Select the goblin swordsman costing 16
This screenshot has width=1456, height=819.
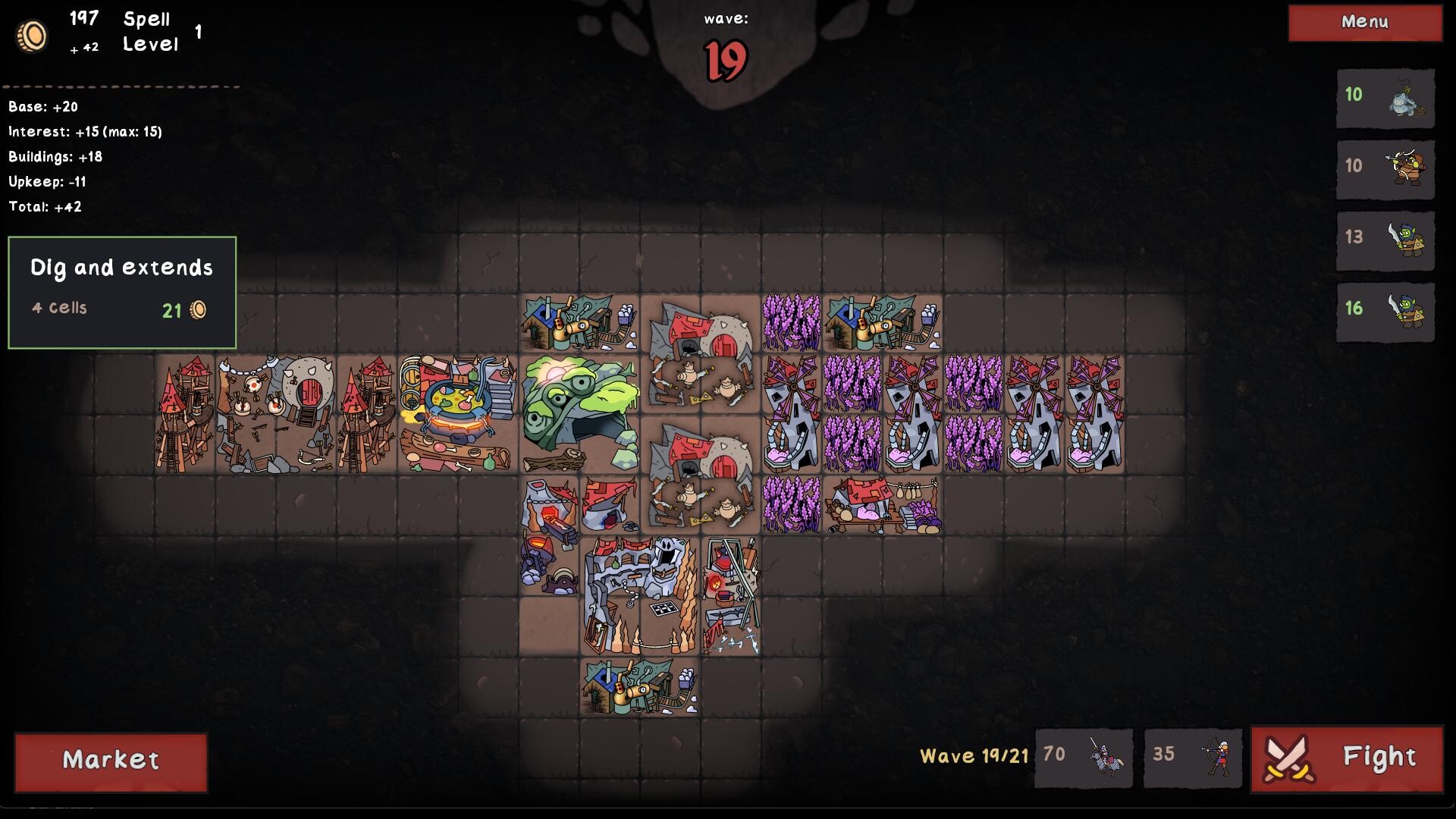(x=1384, y=312)
